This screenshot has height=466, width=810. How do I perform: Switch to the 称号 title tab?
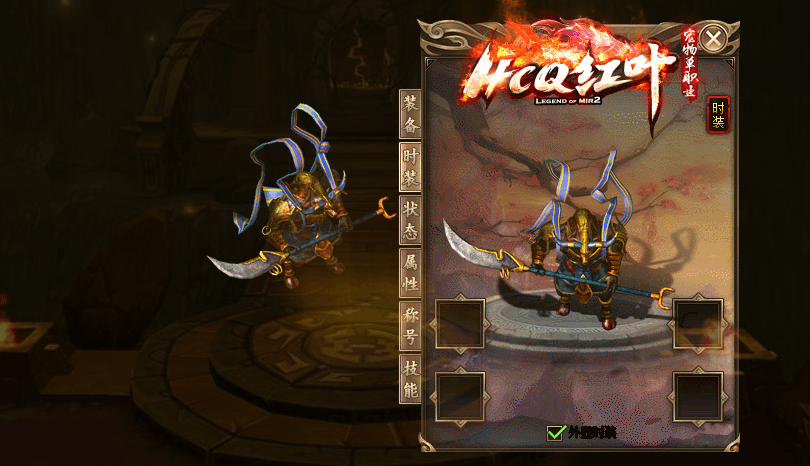click(410, 325)
